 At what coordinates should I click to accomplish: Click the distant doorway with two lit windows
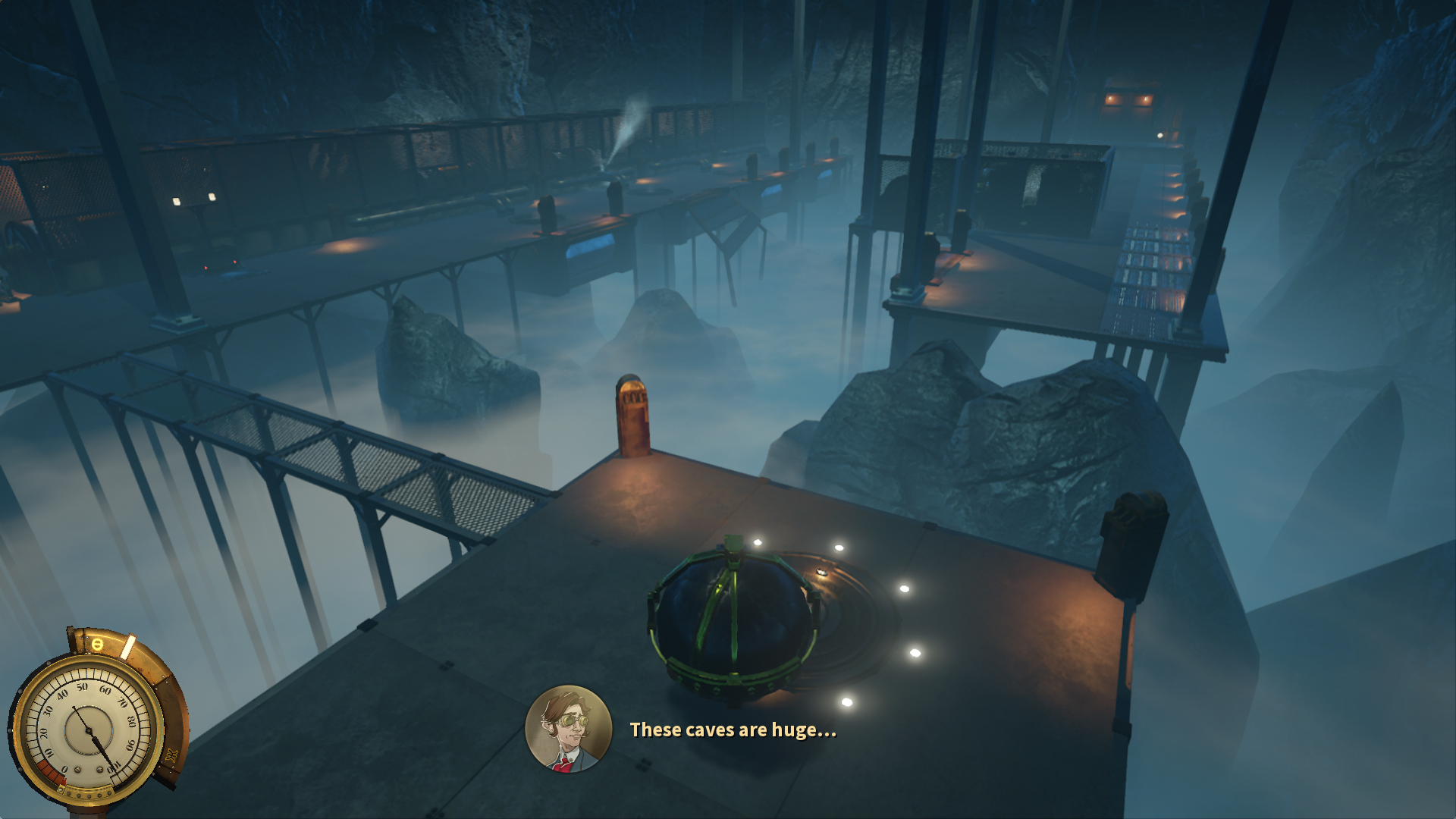point(1128,99)
